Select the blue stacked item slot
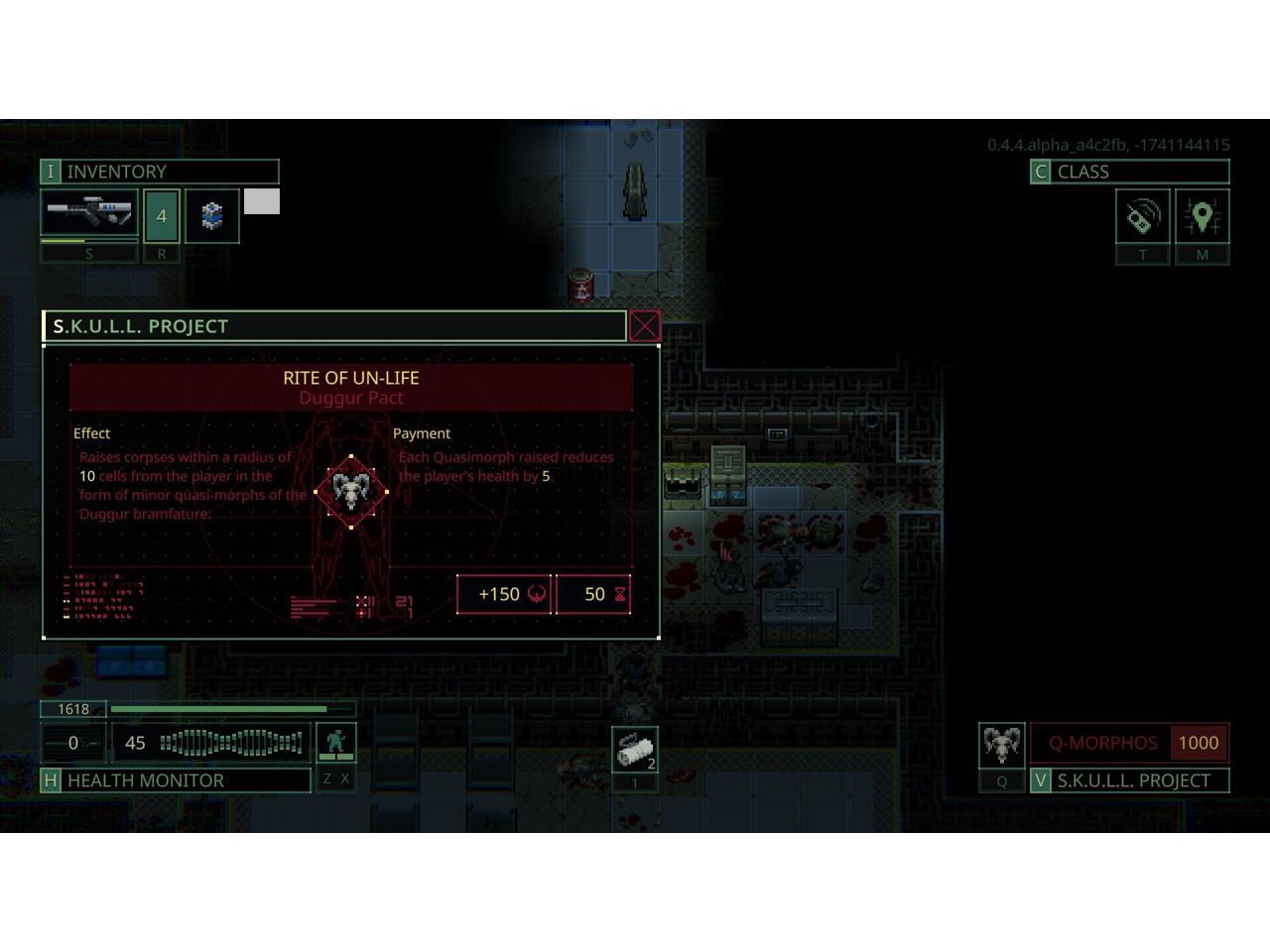This screenshot has height=952, width=1270. pyautogui.click(x=212, y=215)
